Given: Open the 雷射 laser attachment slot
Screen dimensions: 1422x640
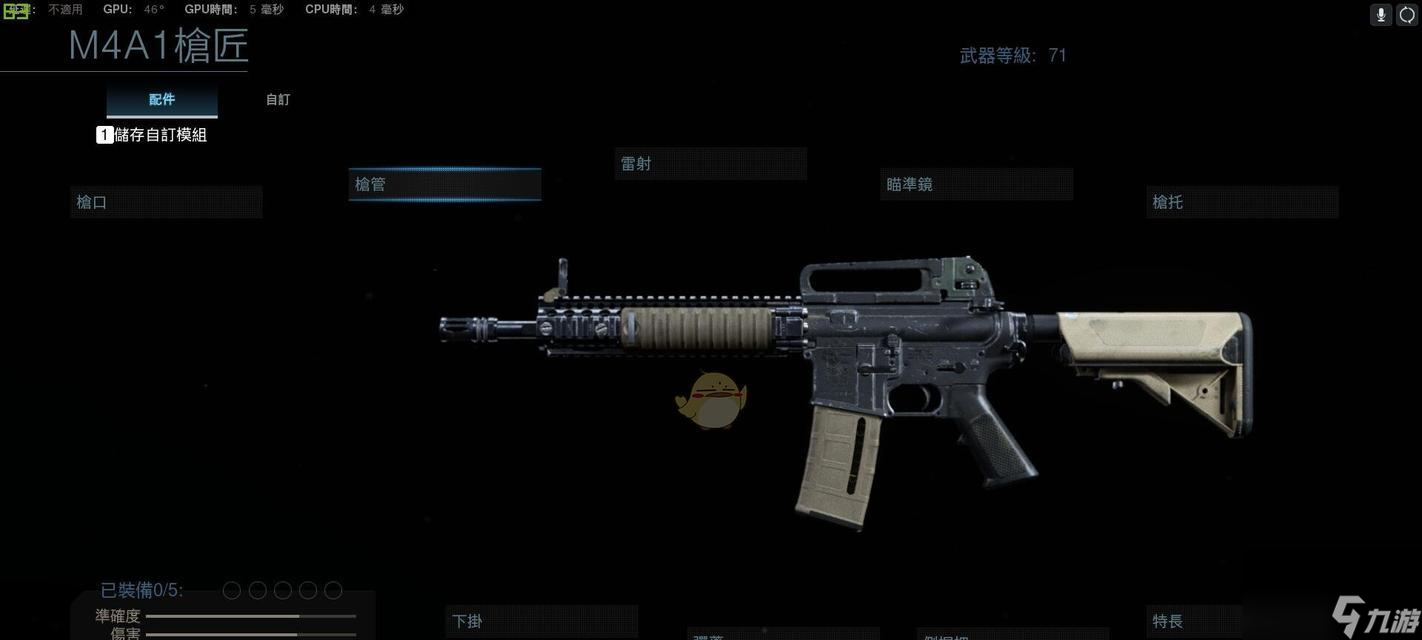Looking at the screenshot, I should point(710,164).
